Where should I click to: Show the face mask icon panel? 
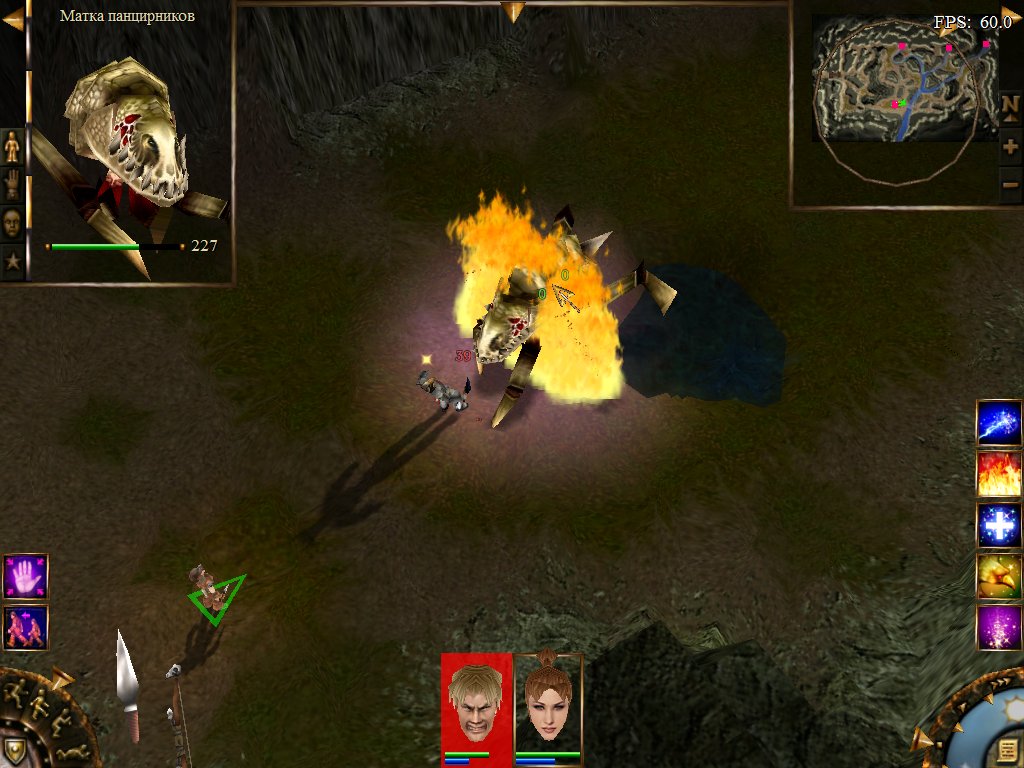click(x=12, y=223)
